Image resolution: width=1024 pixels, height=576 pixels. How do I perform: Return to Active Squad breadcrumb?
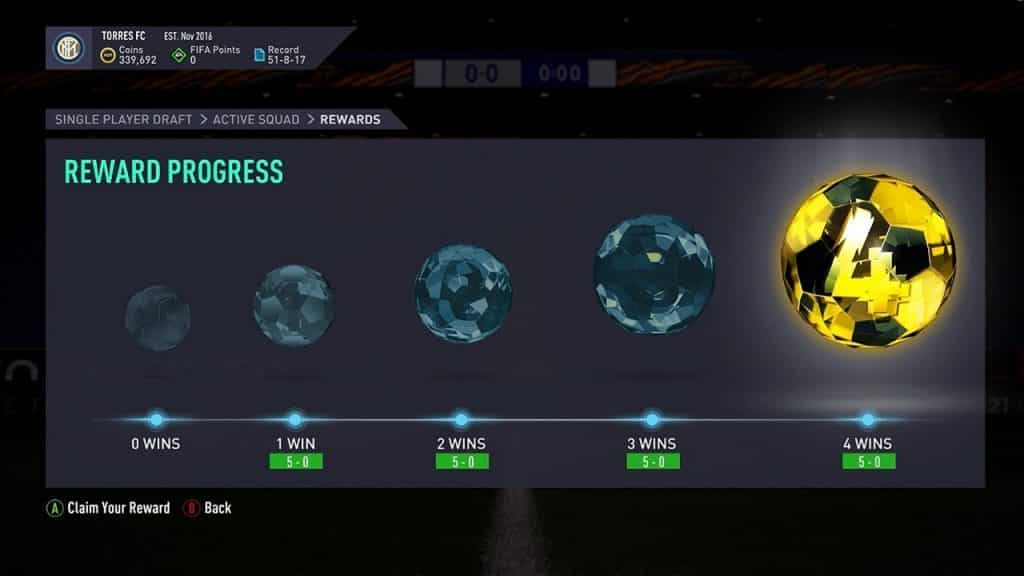255,119
